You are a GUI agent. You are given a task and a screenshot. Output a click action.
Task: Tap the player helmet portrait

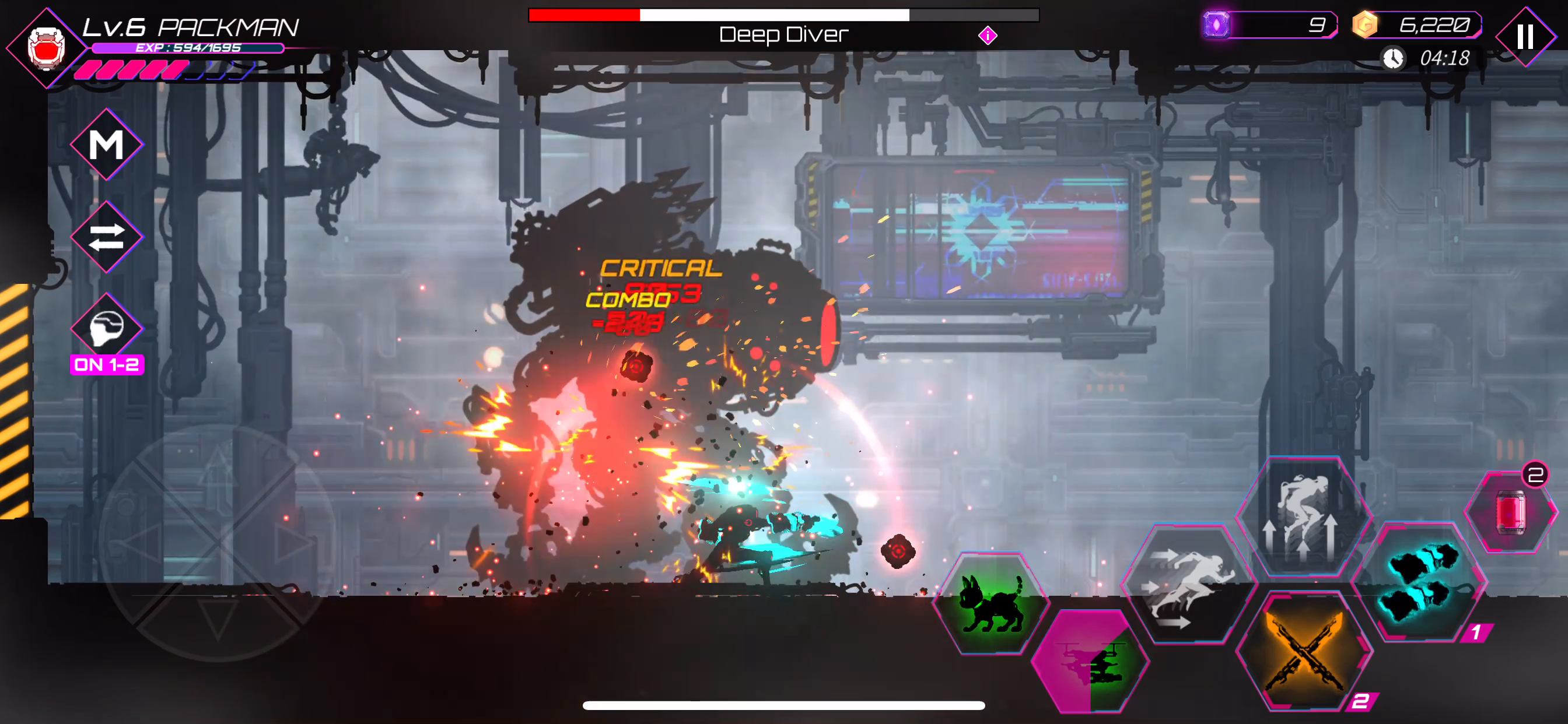(x=46, y=47)
